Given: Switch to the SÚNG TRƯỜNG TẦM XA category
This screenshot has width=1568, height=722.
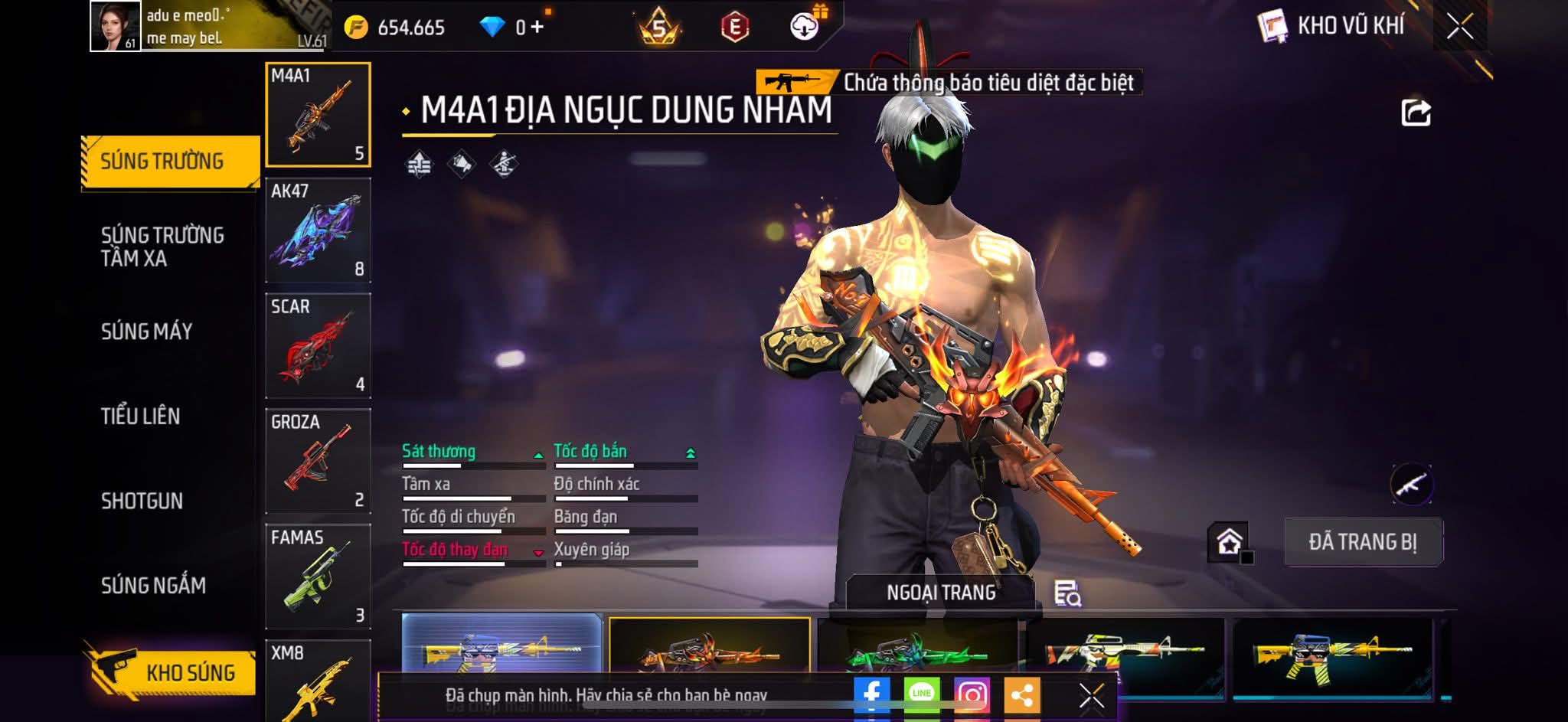Looking at the screenshot, I should pos(162,247).
